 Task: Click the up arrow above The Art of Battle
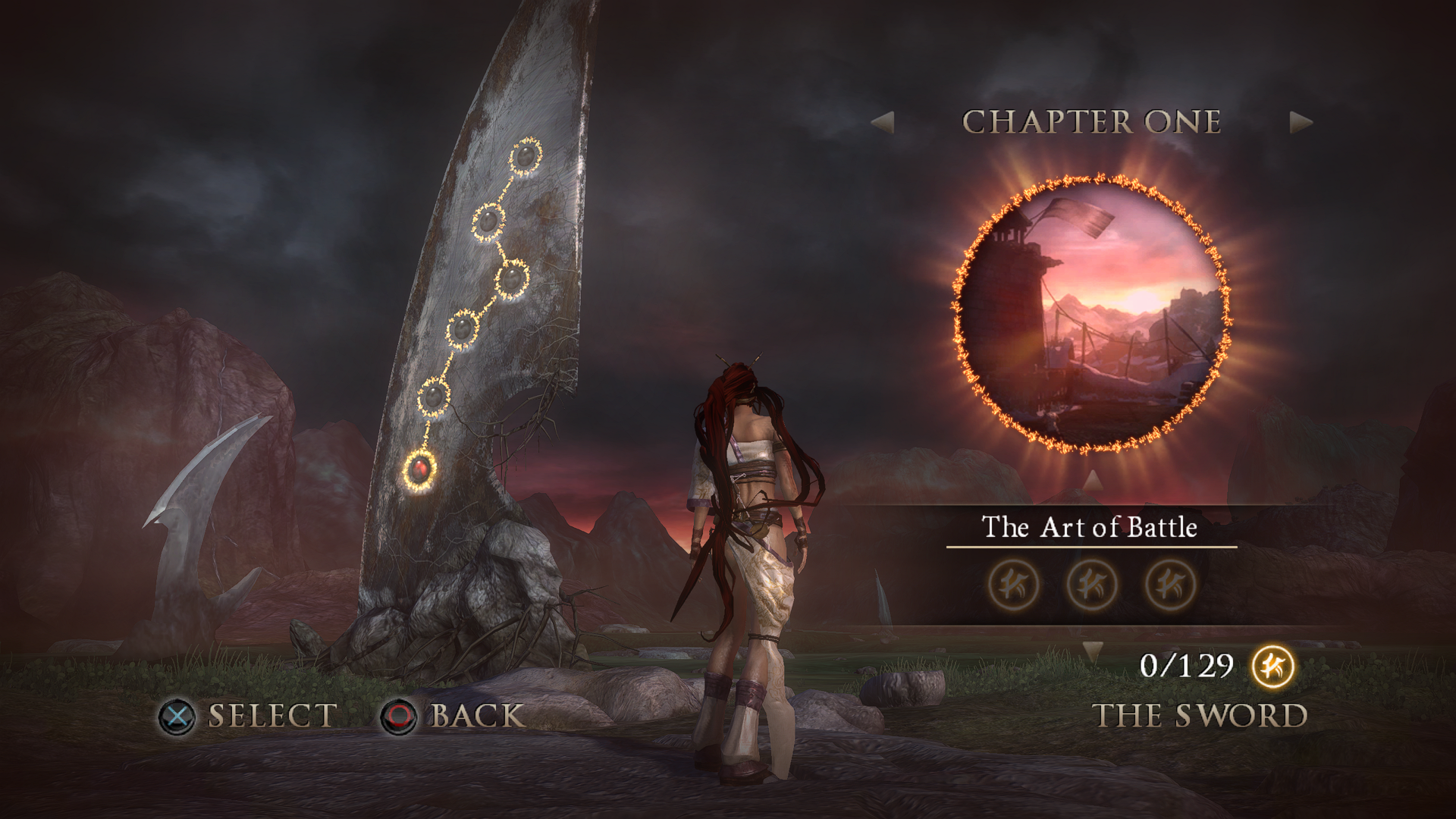(x=1092, y=480)
